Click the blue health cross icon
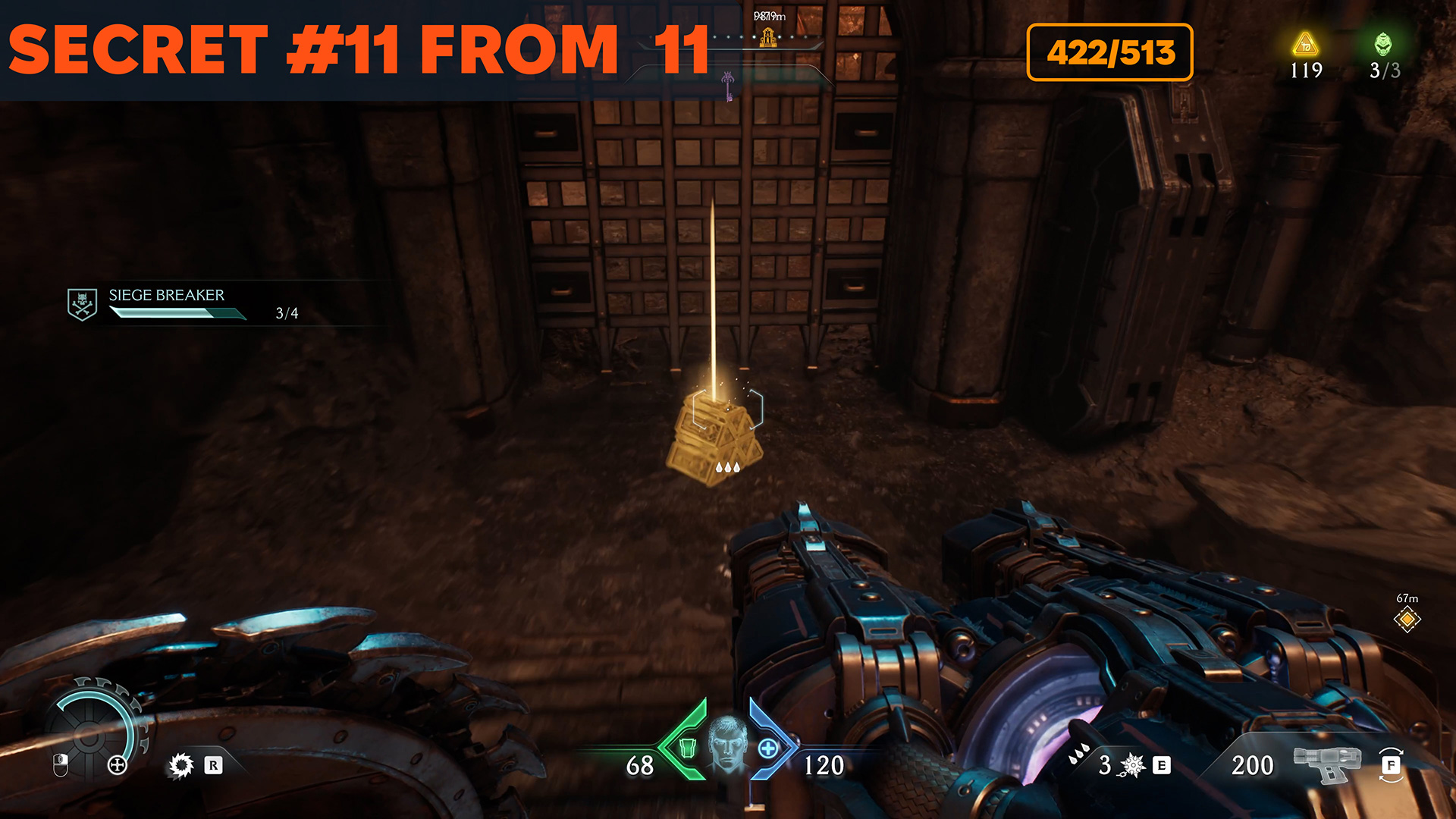Screen dimensions: 1456x819 pos(767,748)
